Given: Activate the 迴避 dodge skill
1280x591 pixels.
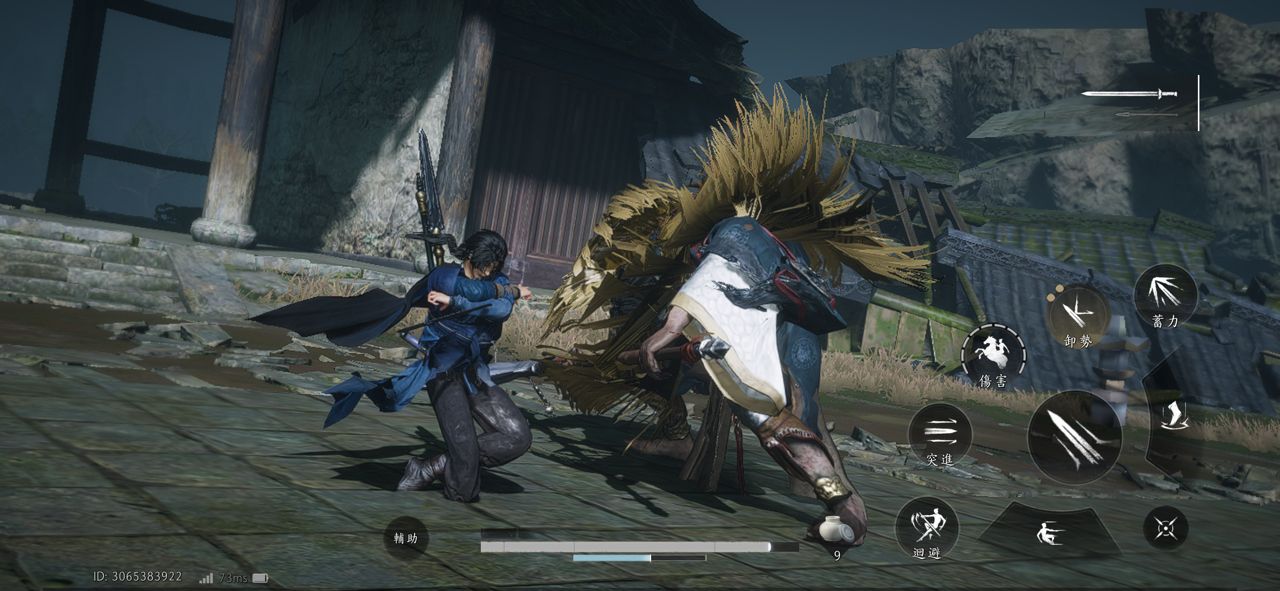Looking at the screenshot, I should coord(926,527).
